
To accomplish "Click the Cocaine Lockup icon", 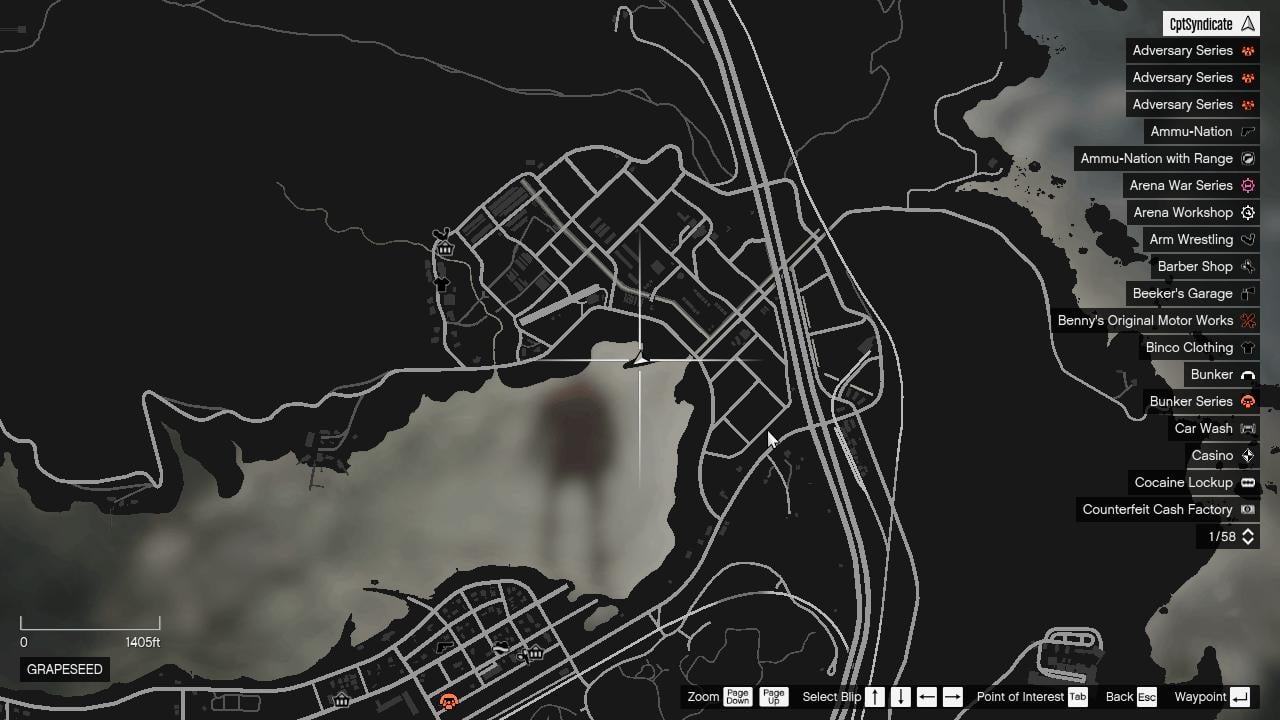I will click(1247, 482).
